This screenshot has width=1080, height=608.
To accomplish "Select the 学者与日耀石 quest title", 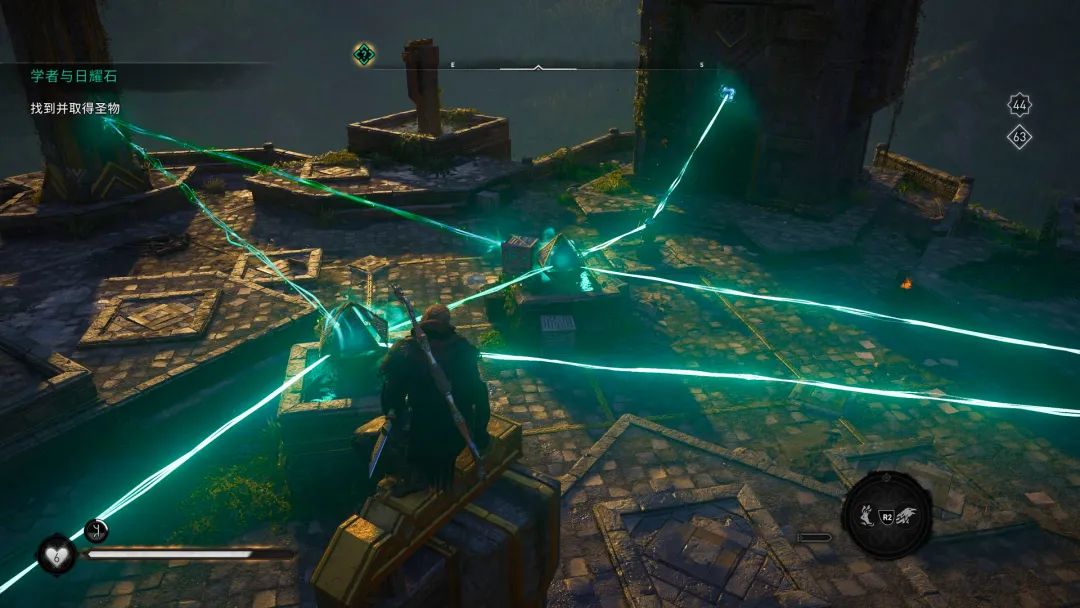I will click(x=74, y=75).
